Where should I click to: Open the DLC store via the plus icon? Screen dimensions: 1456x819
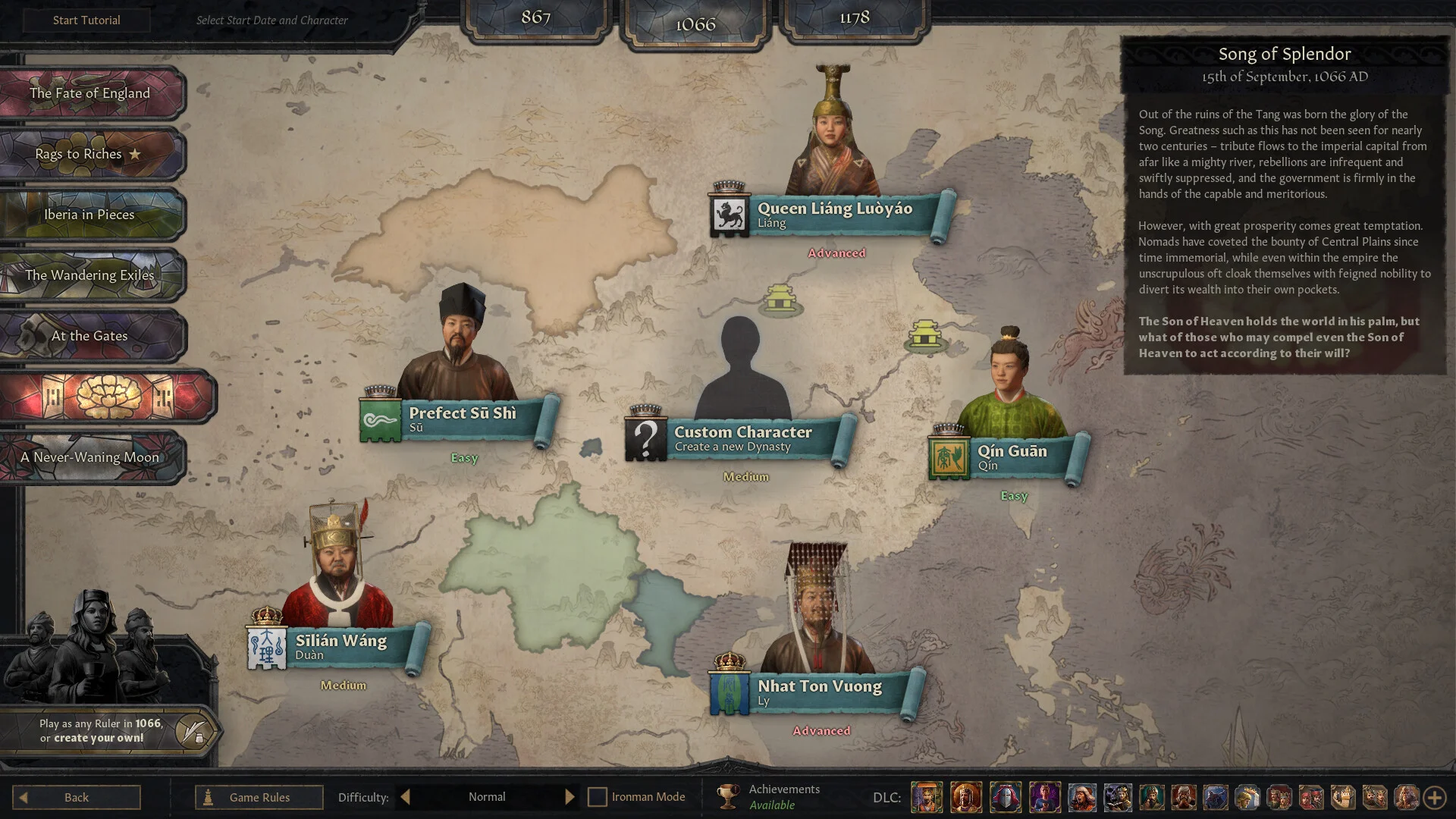tap(1433, 797)
